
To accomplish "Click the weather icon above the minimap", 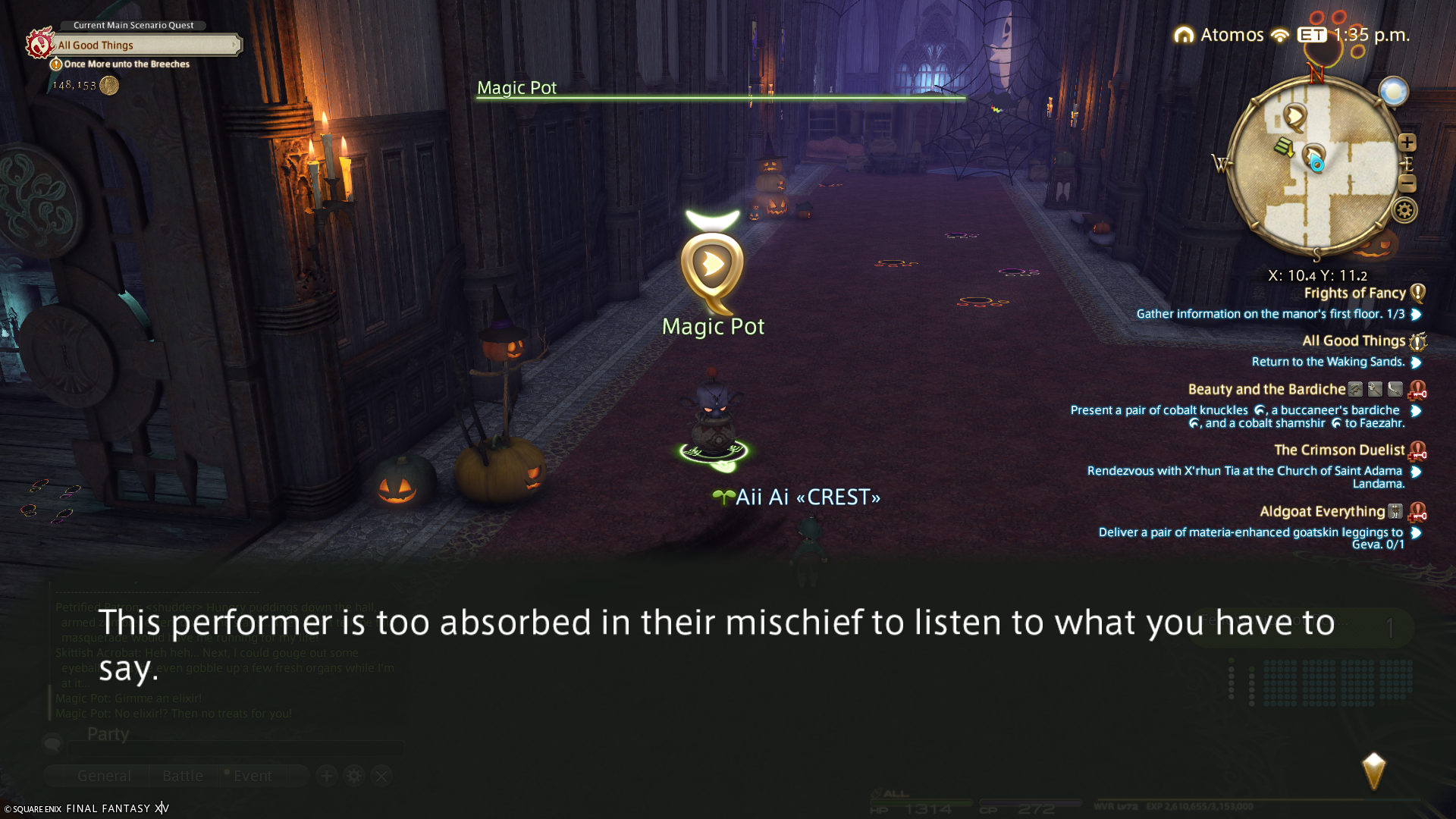I will tap(1393, 93).
